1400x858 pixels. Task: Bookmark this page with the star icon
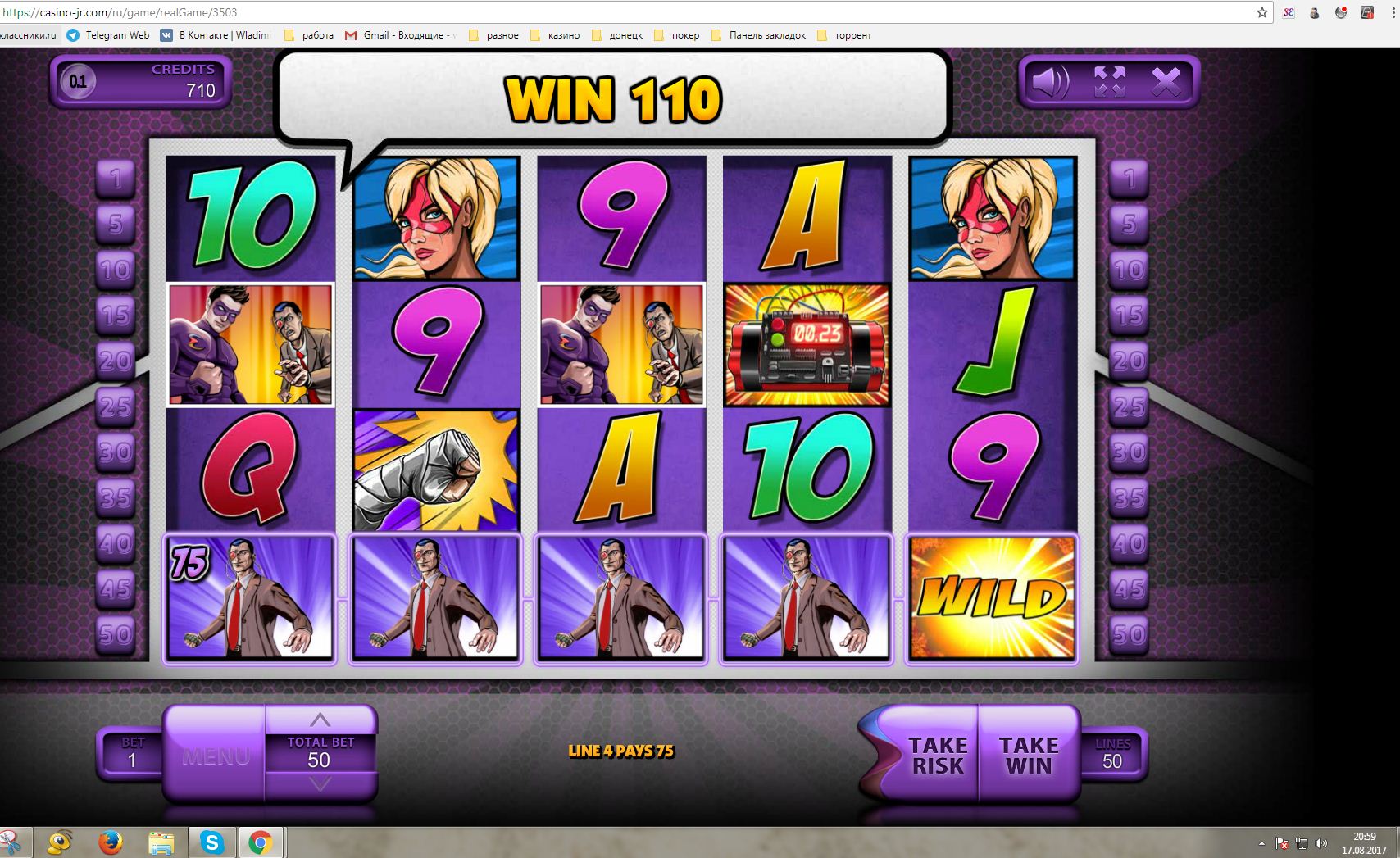pyautogui.click(x=1262, y=12)
